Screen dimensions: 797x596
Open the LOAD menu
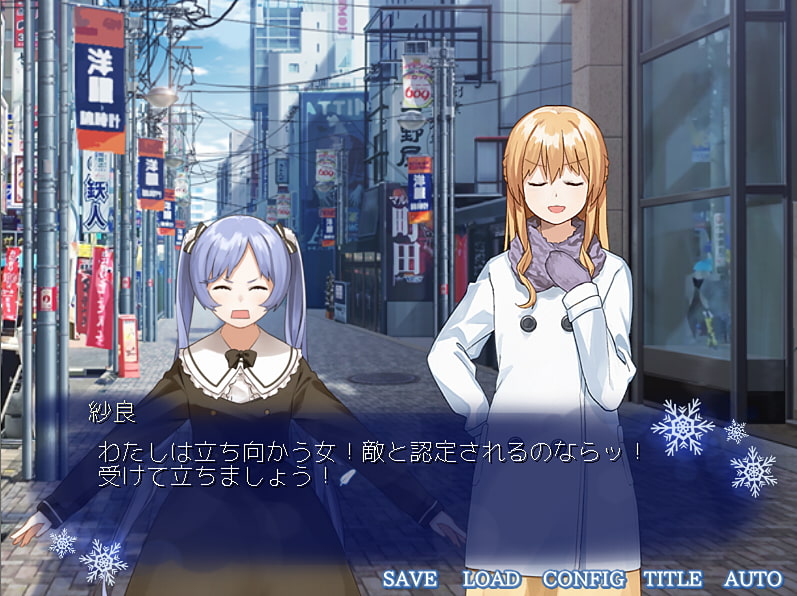491,578
